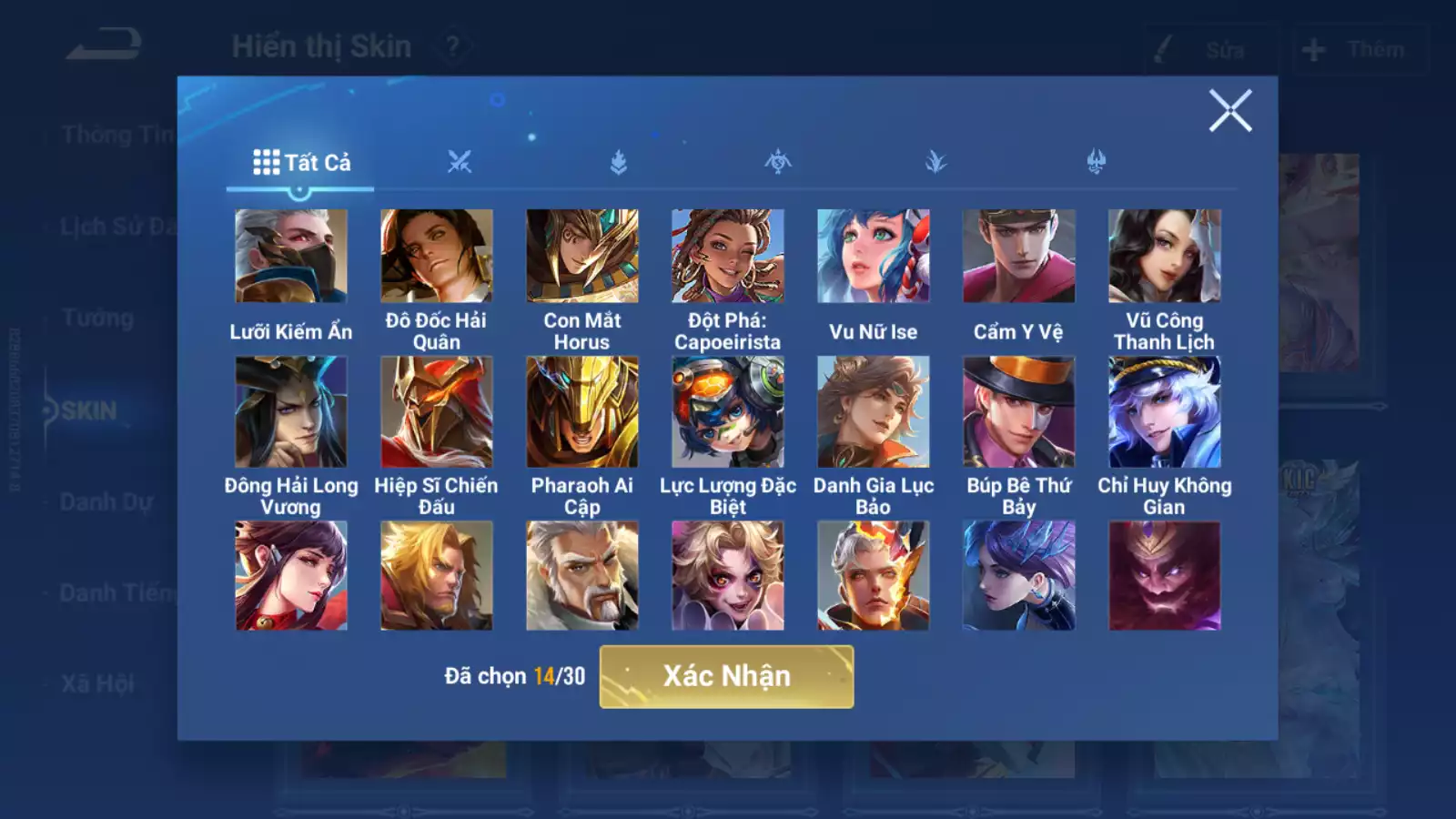The width and height of the screenshot is (1456, 819).
Task: Open the Thêm add option
Action: [1347, 50]
